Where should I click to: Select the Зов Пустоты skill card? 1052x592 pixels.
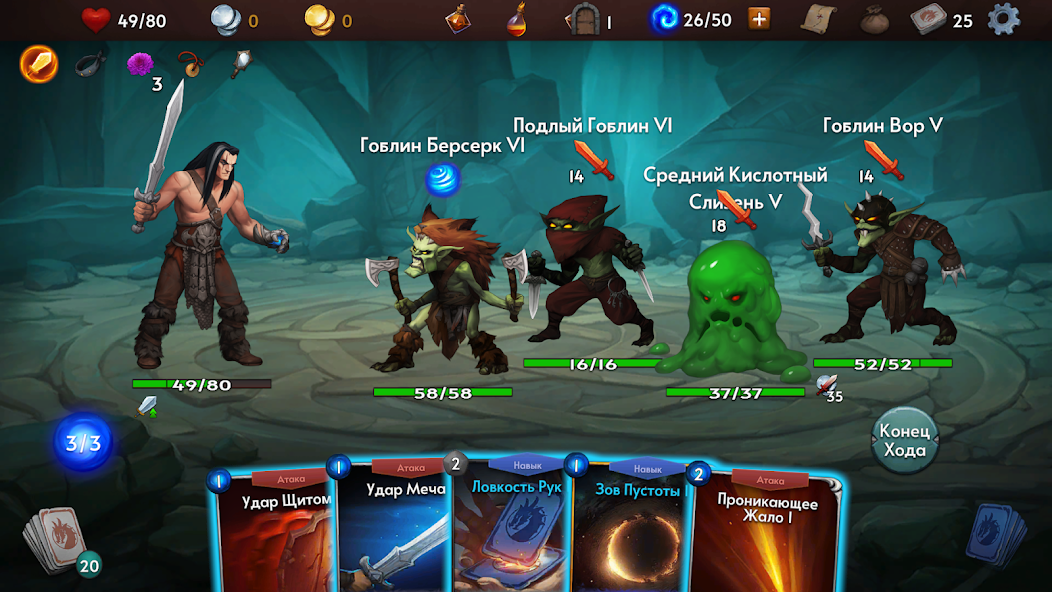pyautogui.click(x=630, y=530)
